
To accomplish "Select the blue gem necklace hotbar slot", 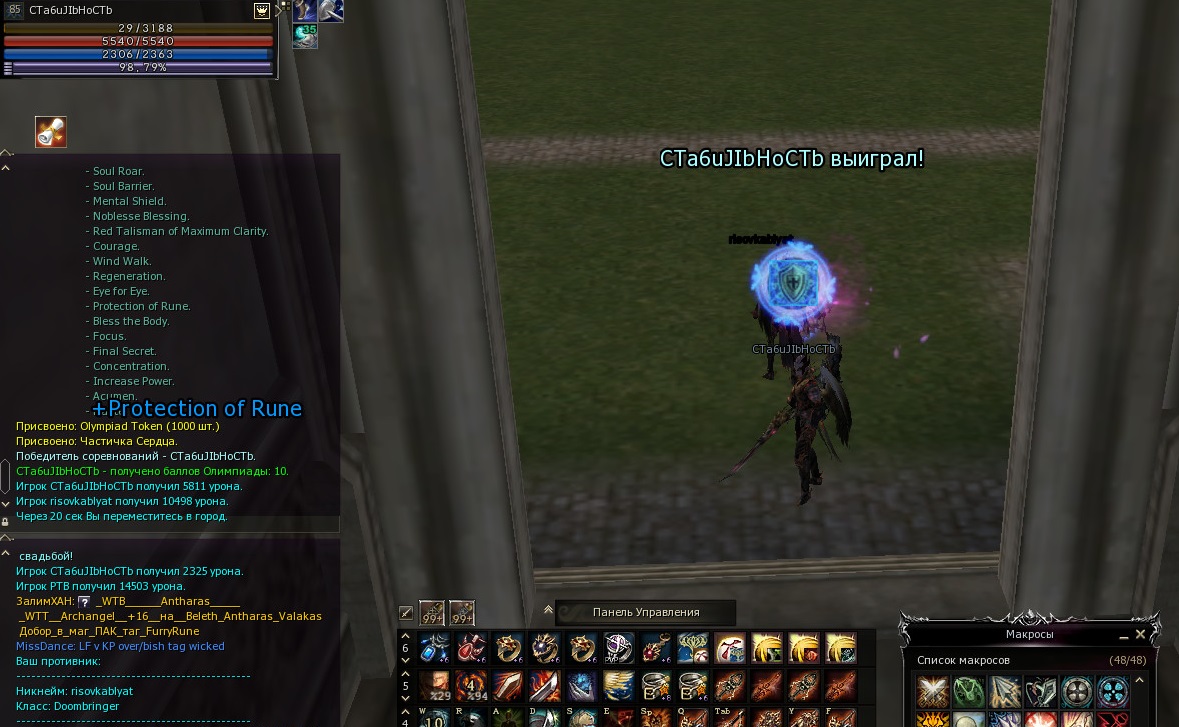I will (x=434, y=648).
